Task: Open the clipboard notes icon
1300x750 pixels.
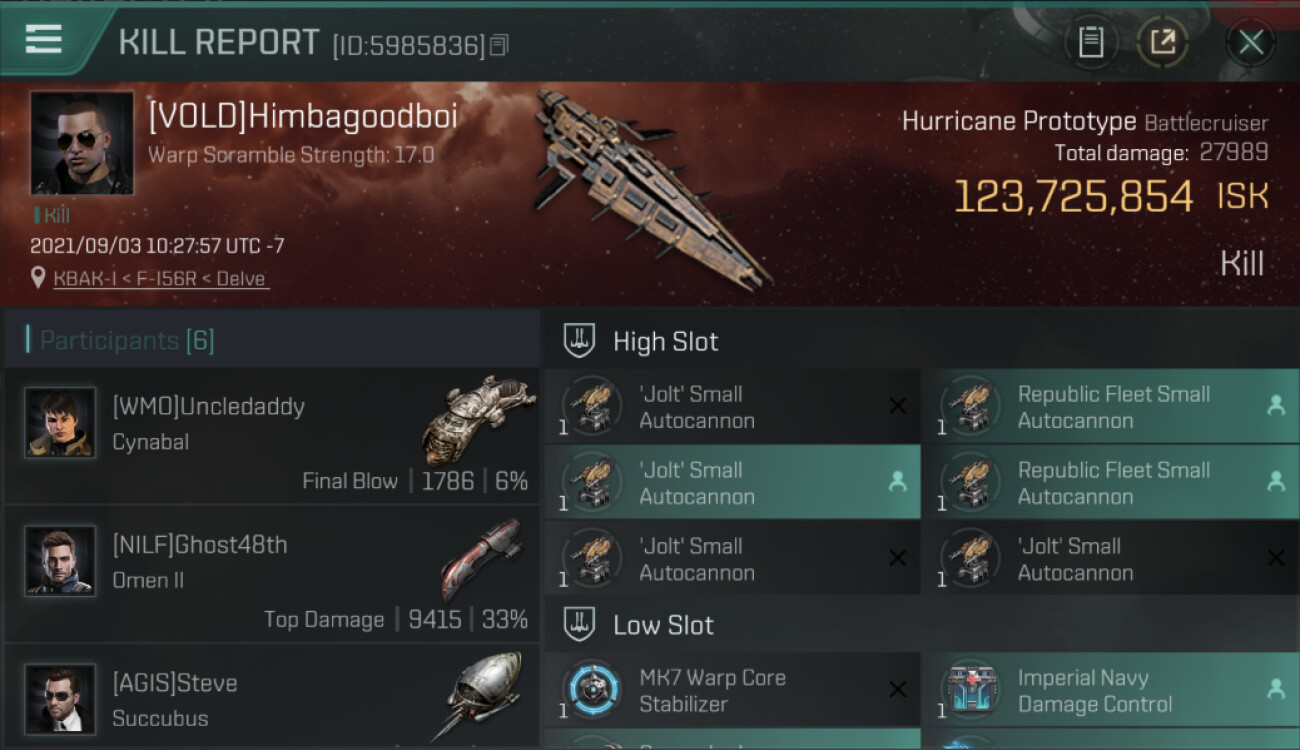Action: [x=1091, y=43]
